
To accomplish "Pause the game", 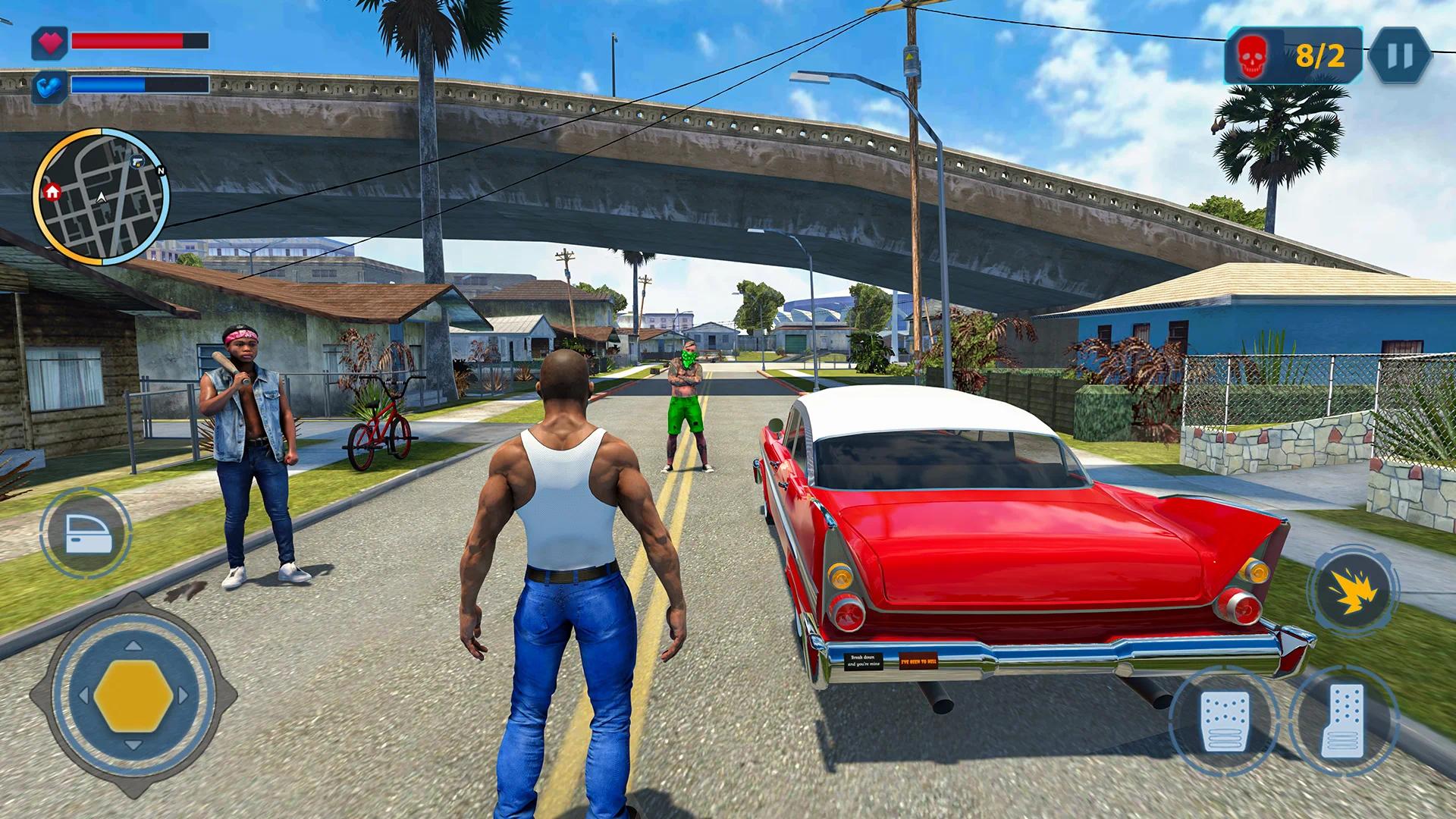I will click(x=1399, y=56).
